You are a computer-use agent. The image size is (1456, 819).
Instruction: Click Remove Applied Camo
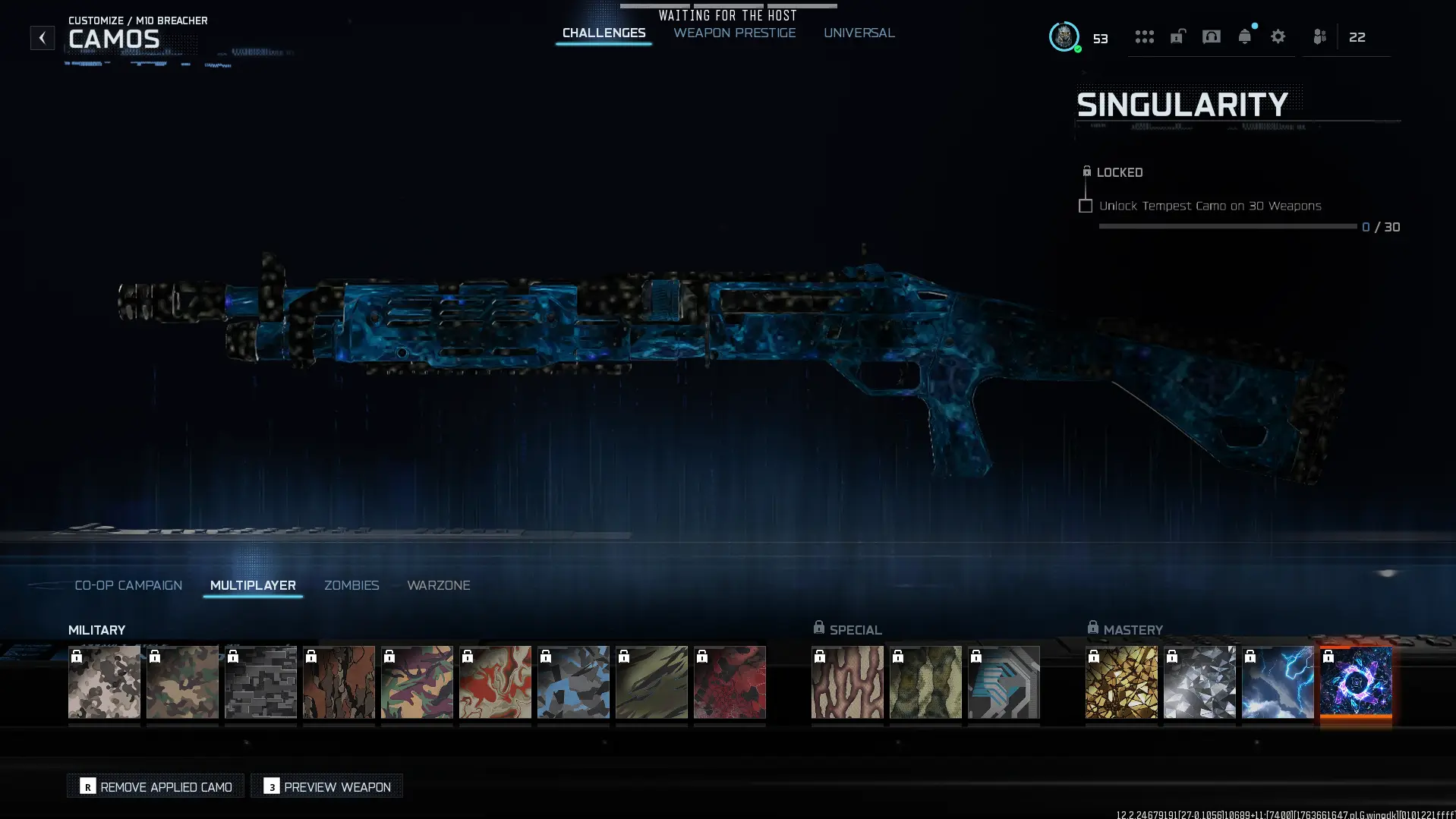click(x=155, y=786)
